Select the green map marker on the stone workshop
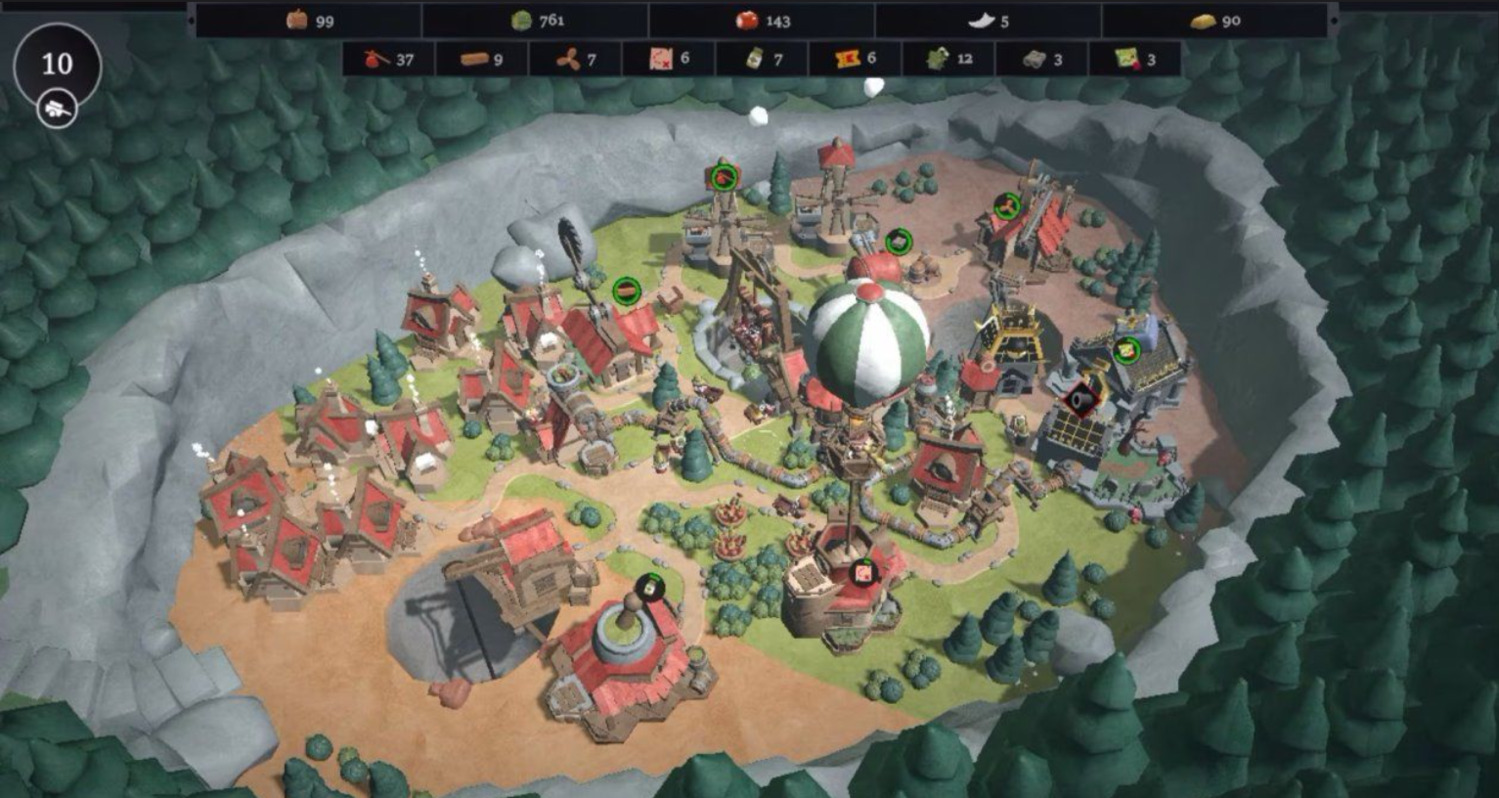 pyautogui.click(x=1127, y=350)
